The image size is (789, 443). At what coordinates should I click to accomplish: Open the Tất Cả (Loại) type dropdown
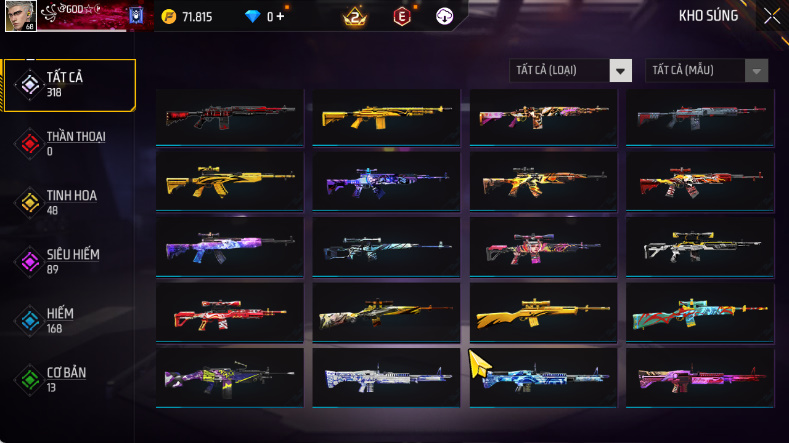click(571, 70)
